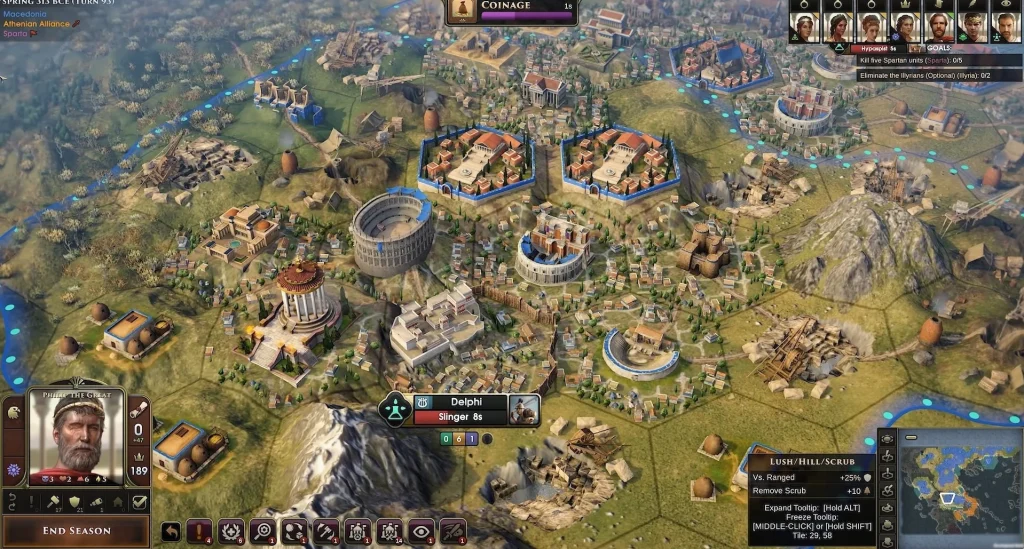Open the laurel wreath toolbar button
The width and height of the screenshot is (1024, 549).
point(233,531)
